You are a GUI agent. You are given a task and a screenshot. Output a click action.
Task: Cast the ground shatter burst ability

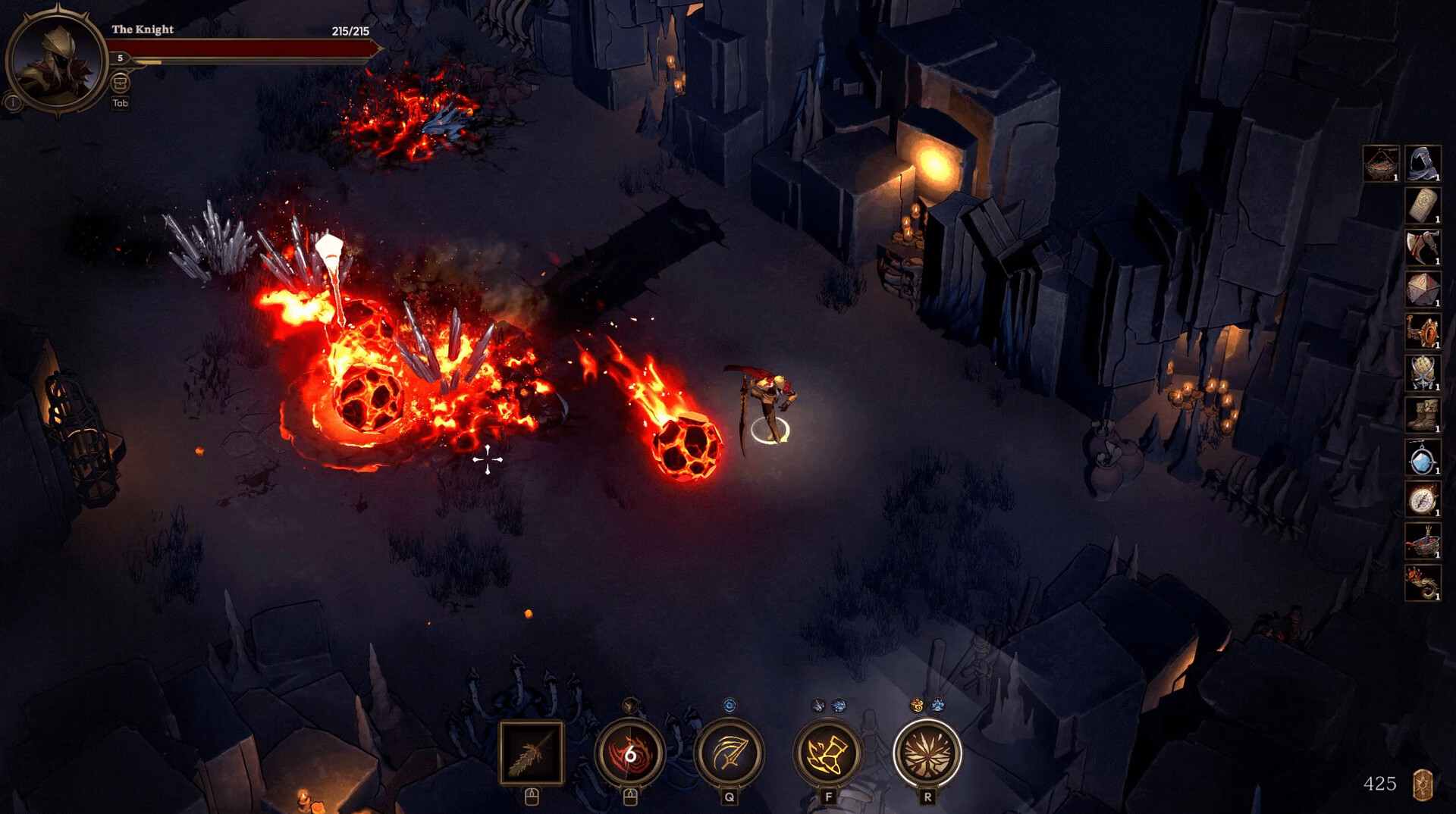[927, 753]
